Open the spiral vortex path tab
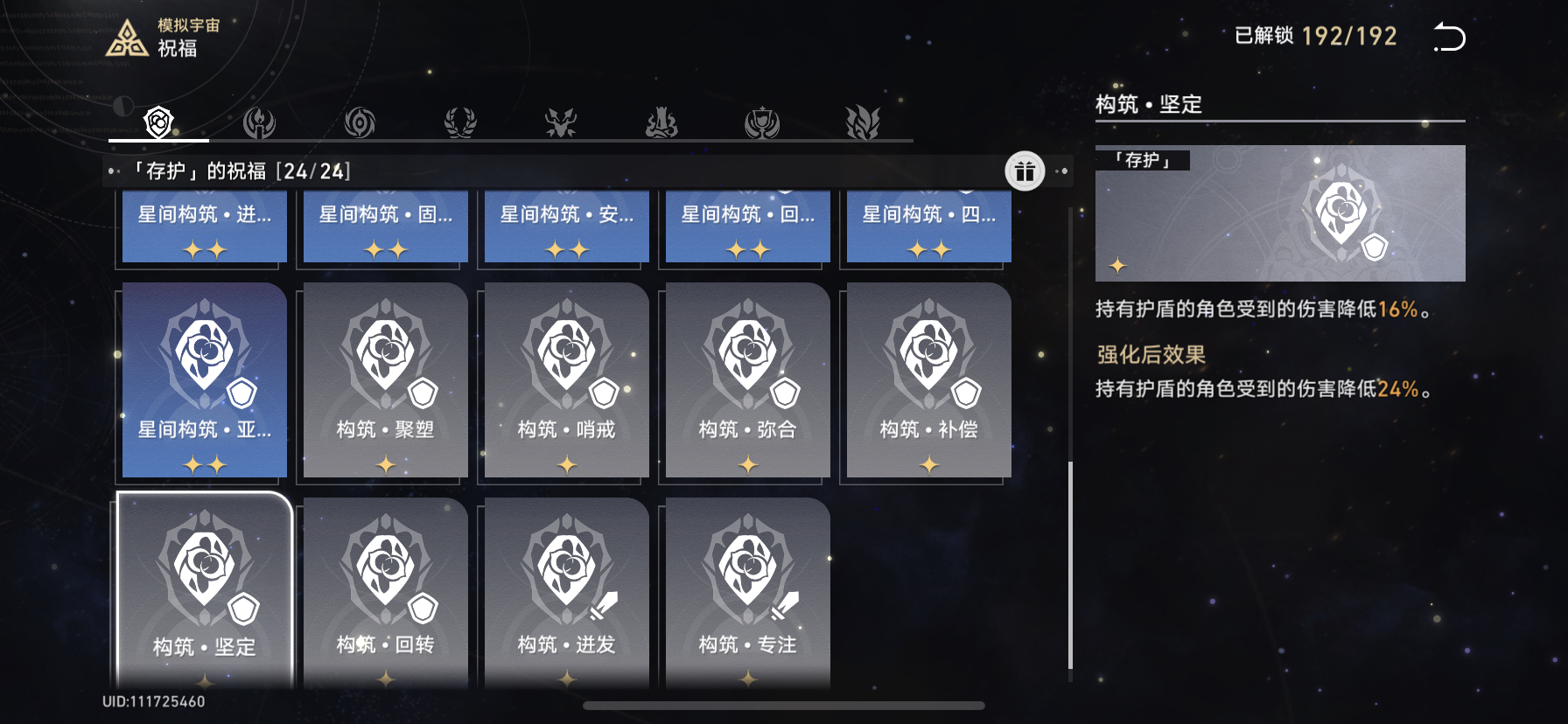This screenshot has width=1568, height=724. coord(360,122)
